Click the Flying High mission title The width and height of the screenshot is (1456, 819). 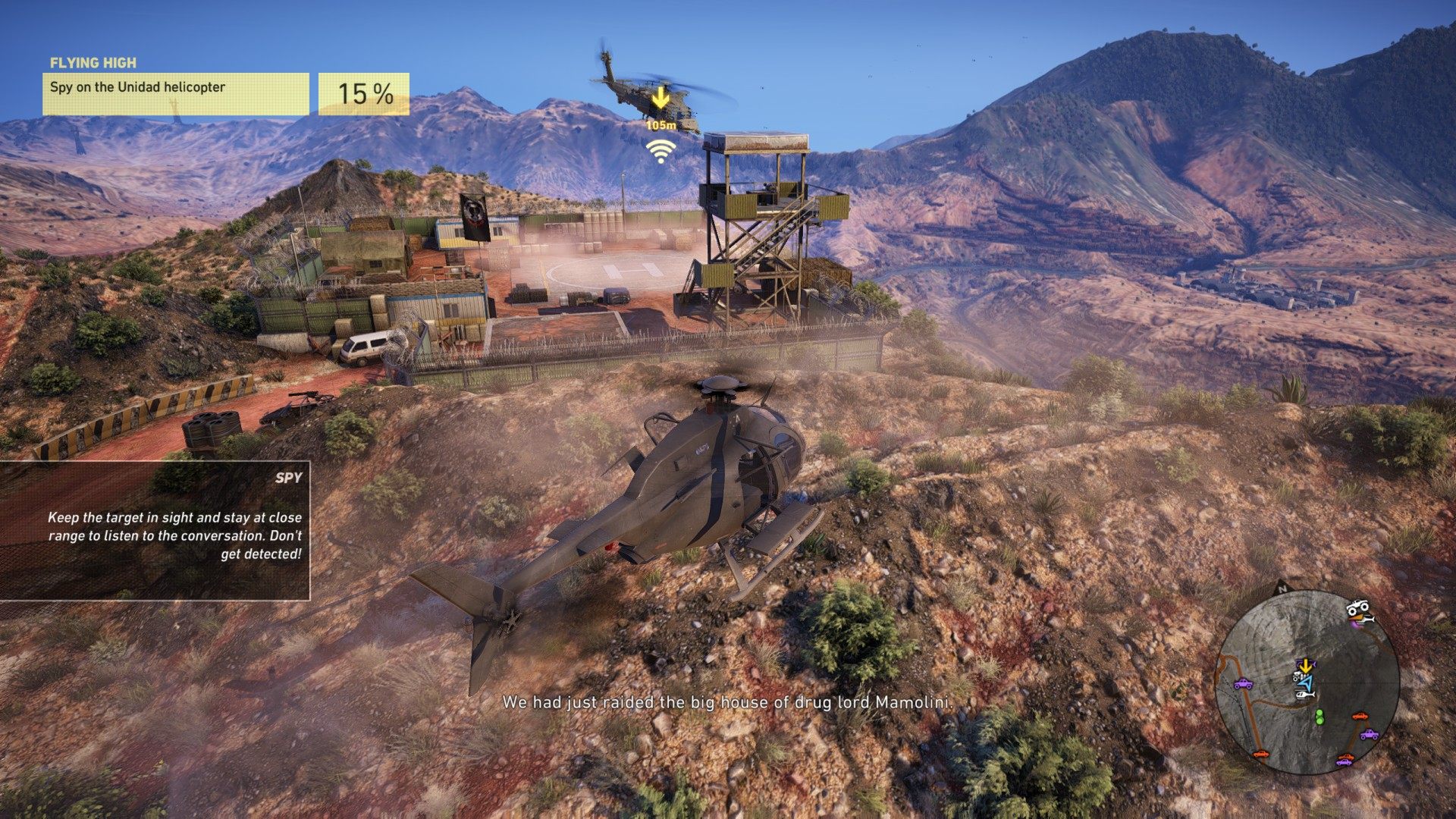93,63
